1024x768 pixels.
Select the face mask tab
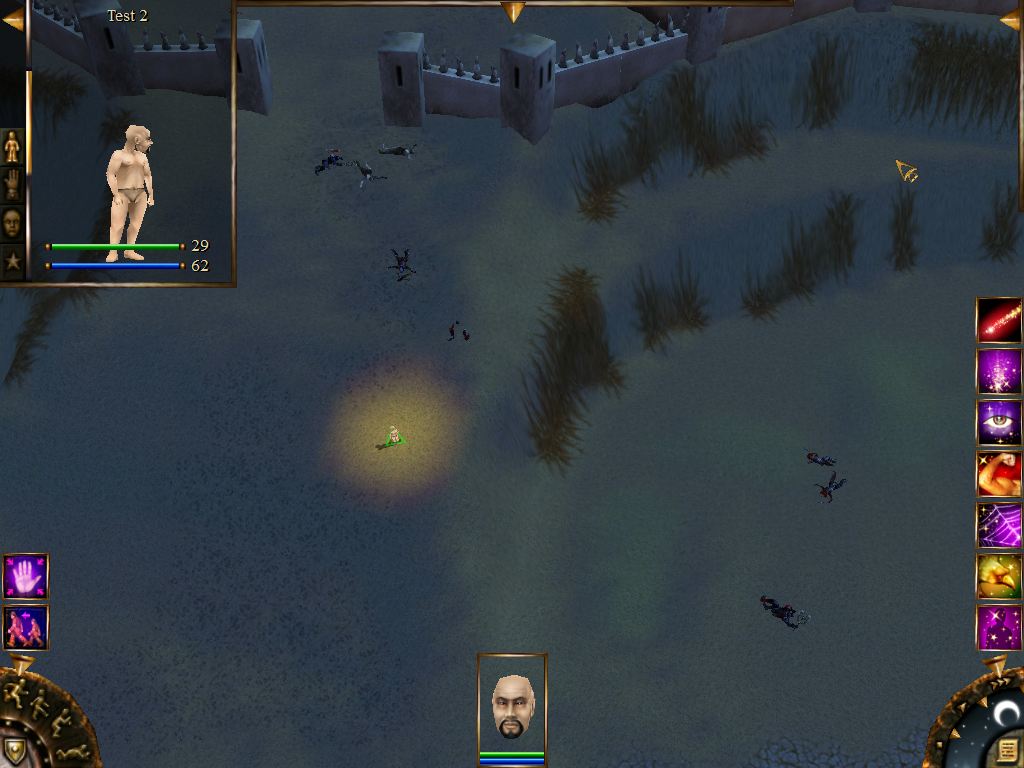point(12,223)
